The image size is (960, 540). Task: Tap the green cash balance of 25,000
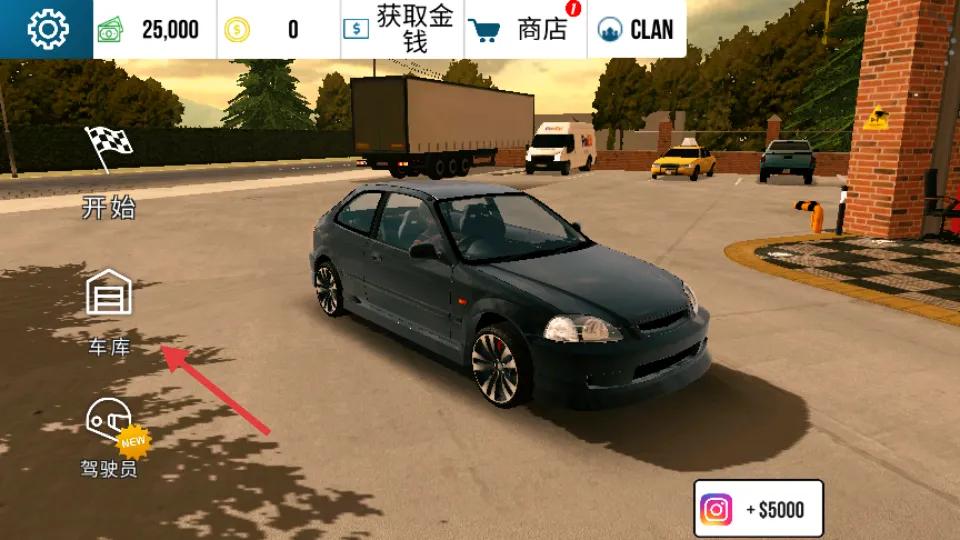coord(155,30)
